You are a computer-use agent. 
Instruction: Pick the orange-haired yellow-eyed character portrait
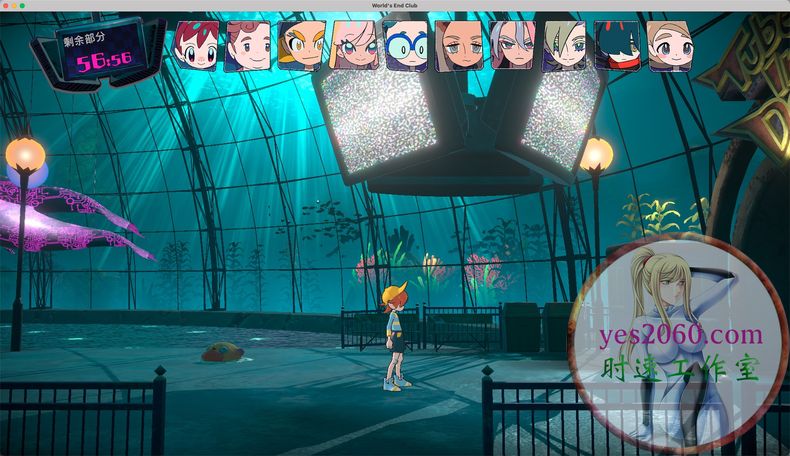pyautogui.click(x=300, y=45)
